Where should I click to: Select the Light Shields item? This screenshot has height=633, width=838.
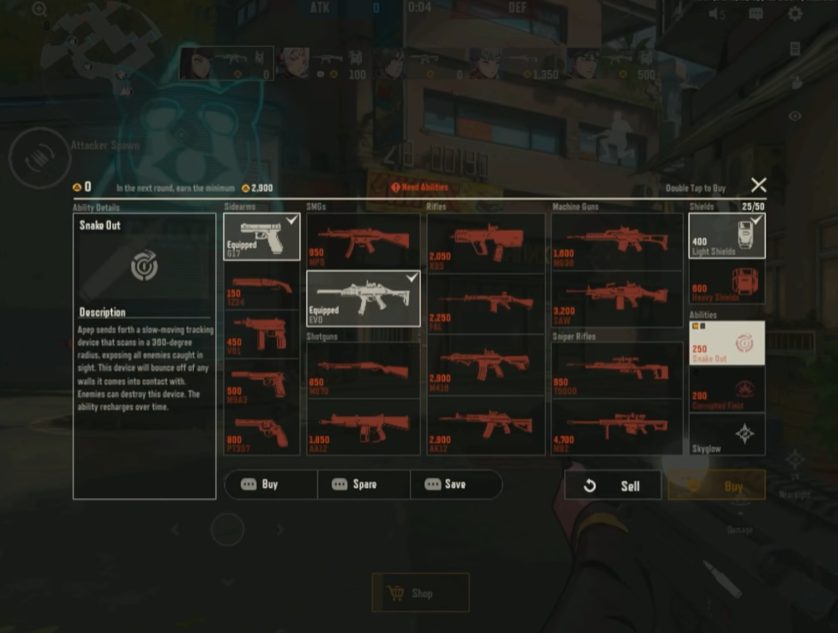727,236
